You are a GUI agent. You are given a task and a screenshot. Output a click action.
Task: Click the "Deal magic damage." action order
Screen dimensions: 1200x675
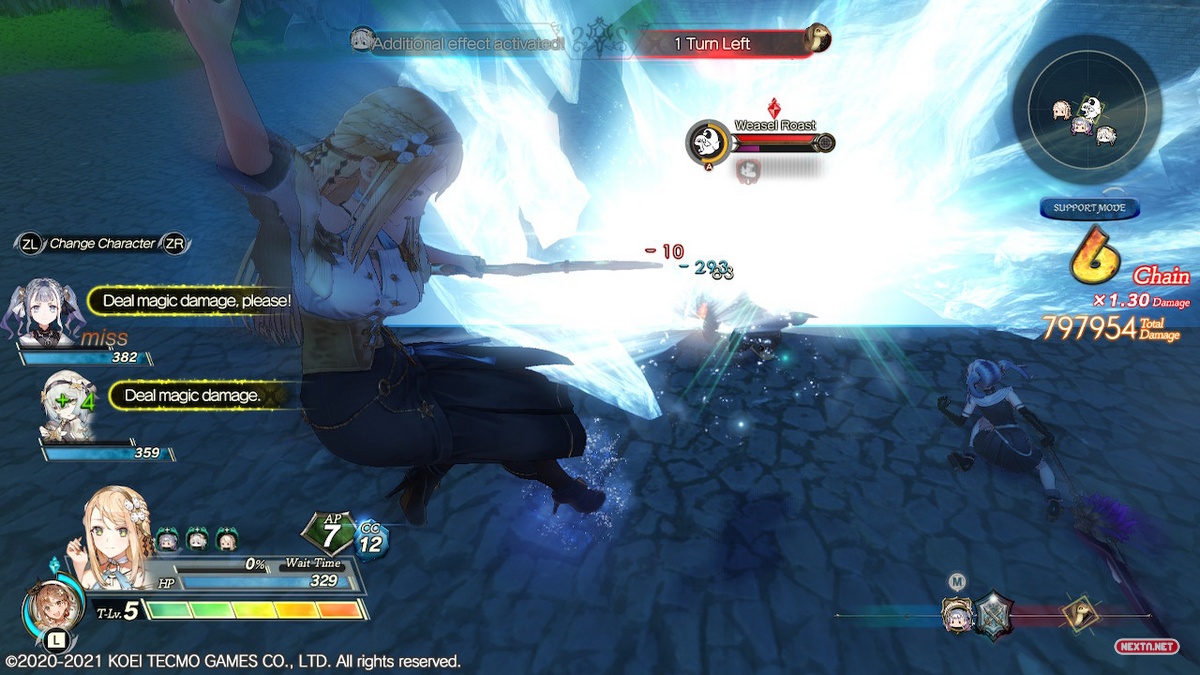[x=190, y=396]
